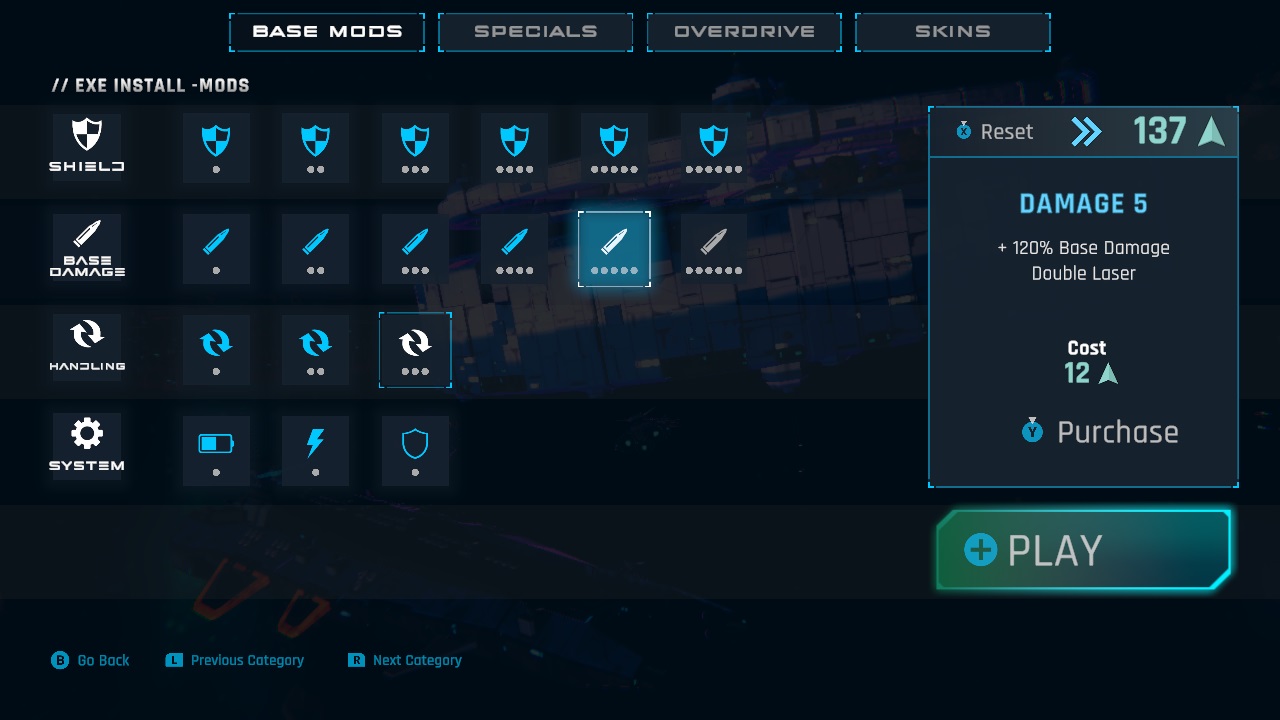Choose the five-dot shield mod
This screenshot has width=1280, height=720.
[614, 147]
